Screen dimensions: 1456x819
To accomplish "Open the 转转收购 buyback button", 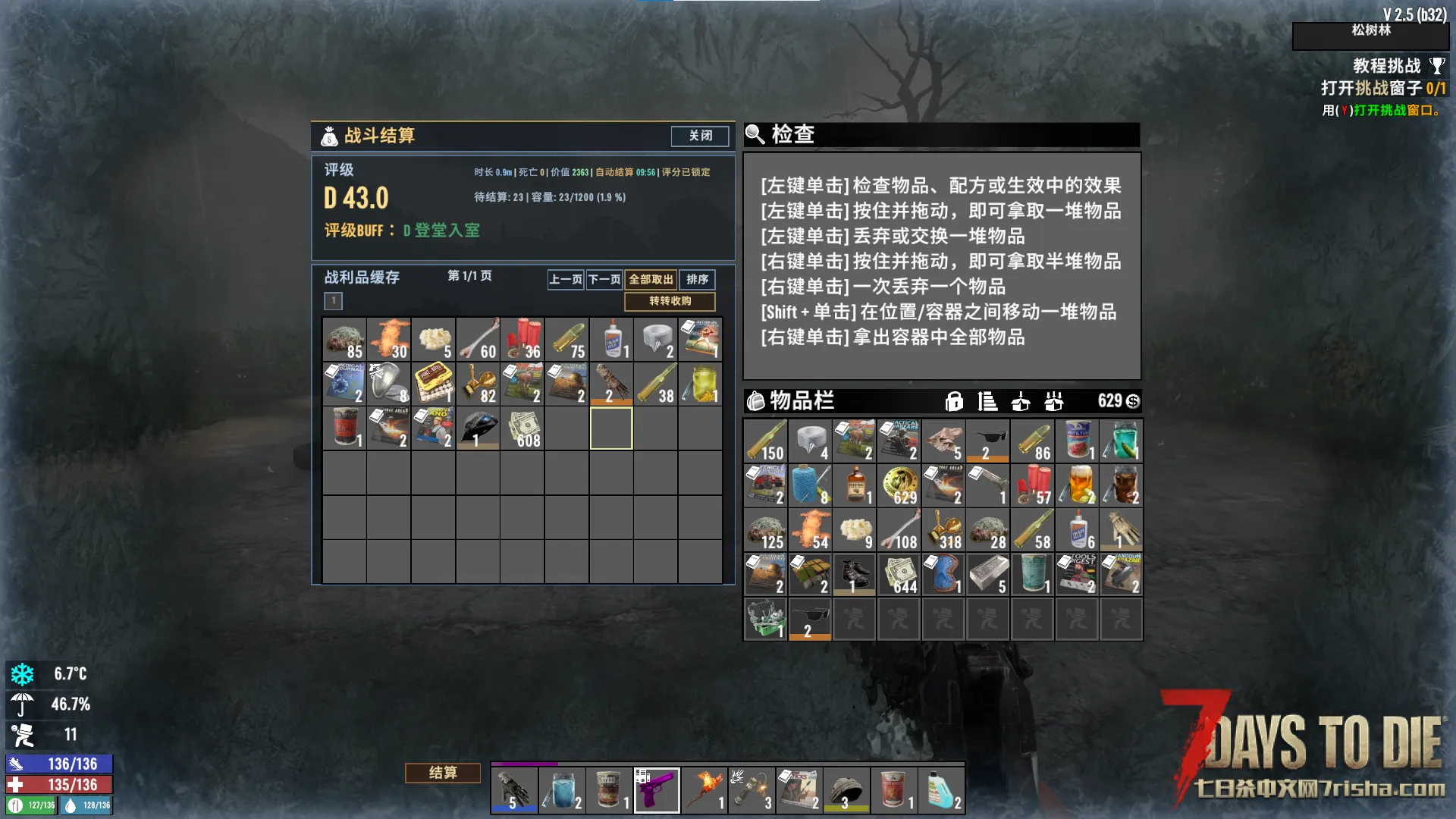I will tap(670, 301).
